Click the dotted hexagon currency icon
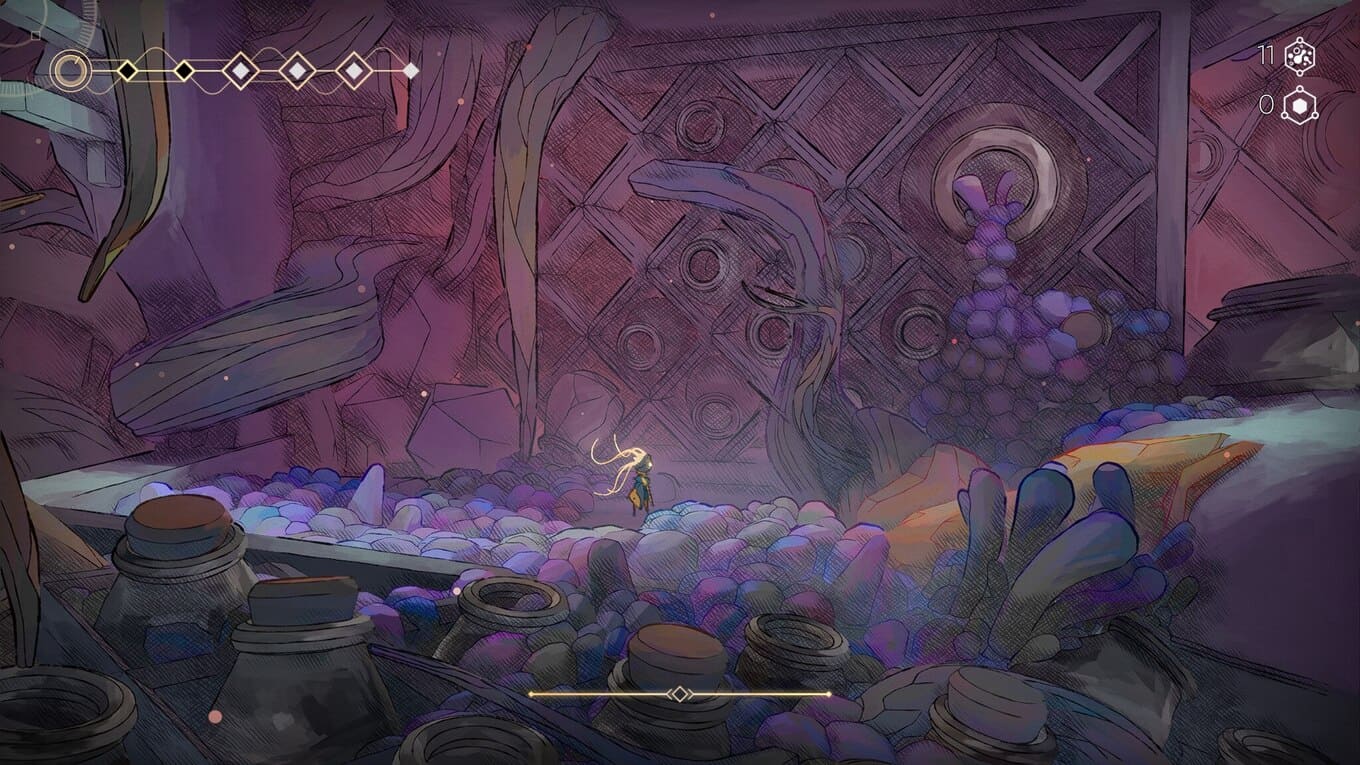 click(1299, 56)
